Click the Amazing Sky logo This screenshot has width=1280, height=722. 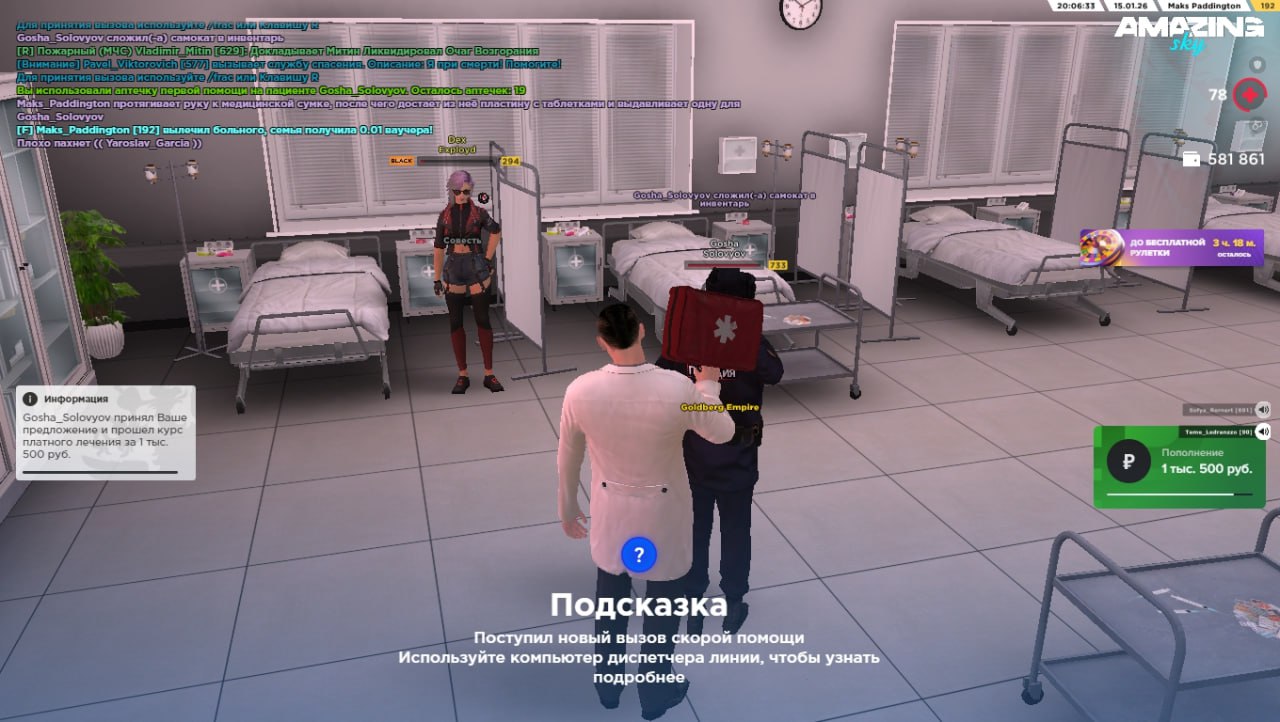[1188, 33]
